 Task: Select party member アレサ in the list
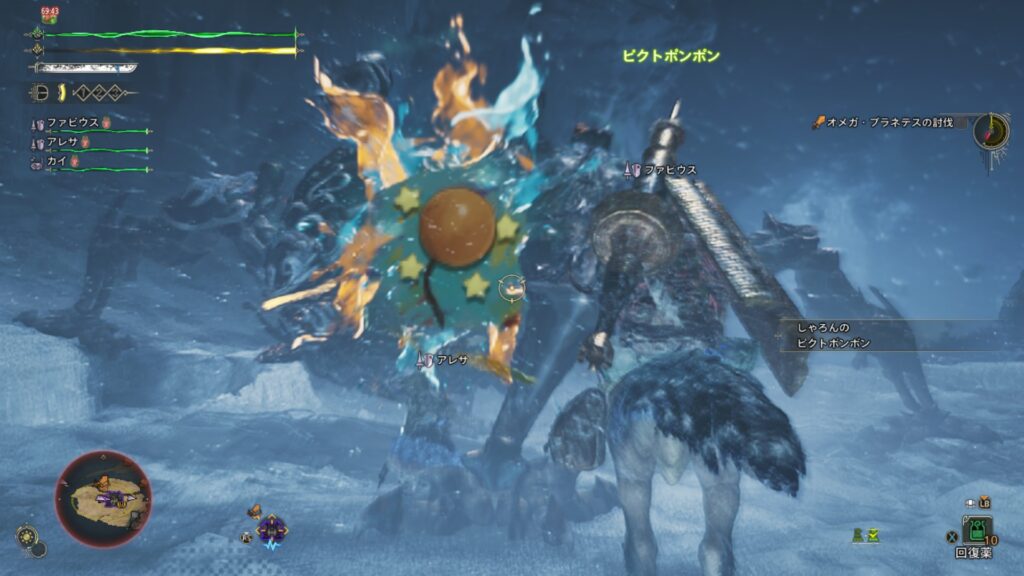coord(62,142)
